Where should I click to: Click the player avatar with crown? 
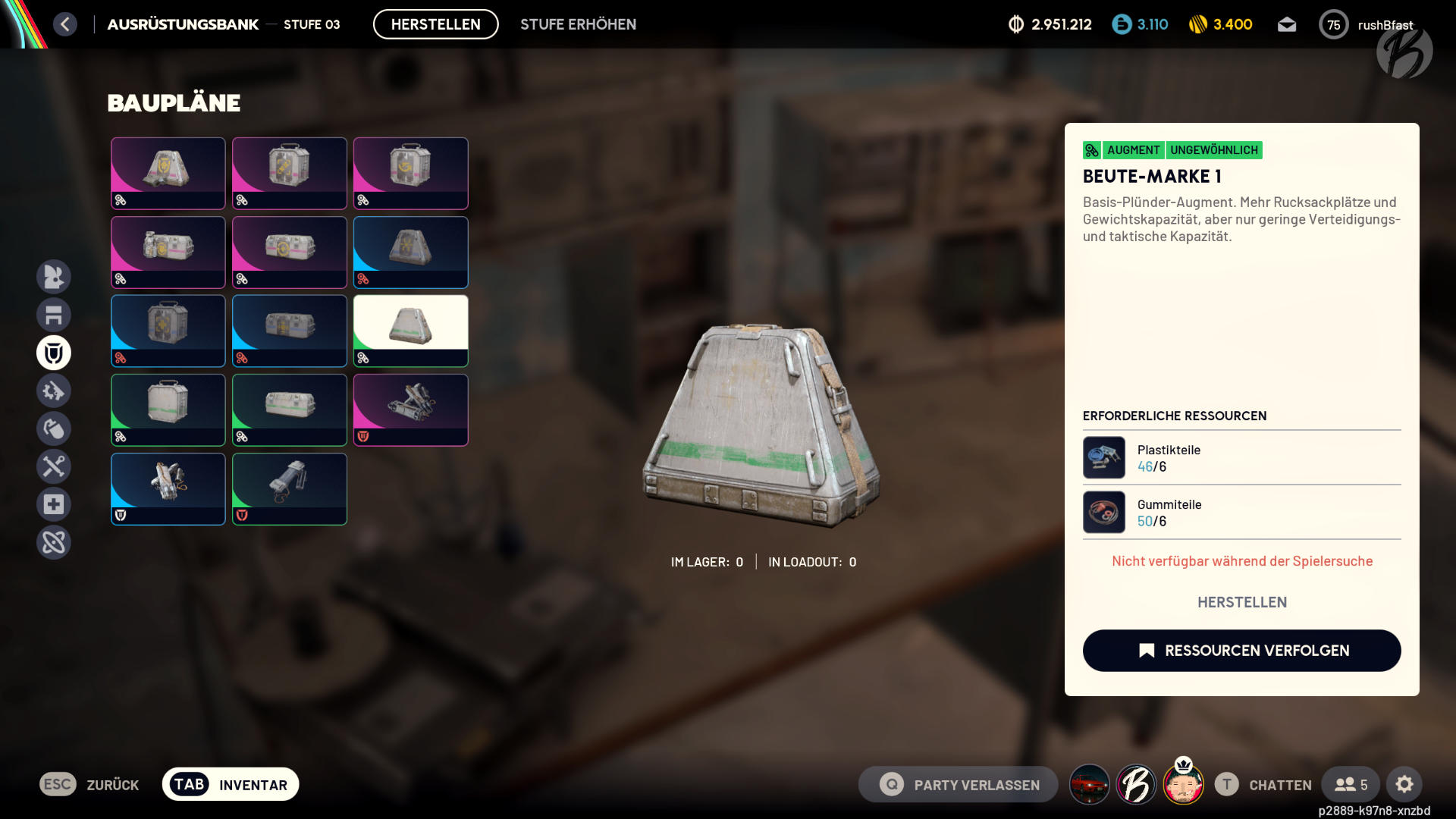pyautogui.click(x=1184, y=784)
